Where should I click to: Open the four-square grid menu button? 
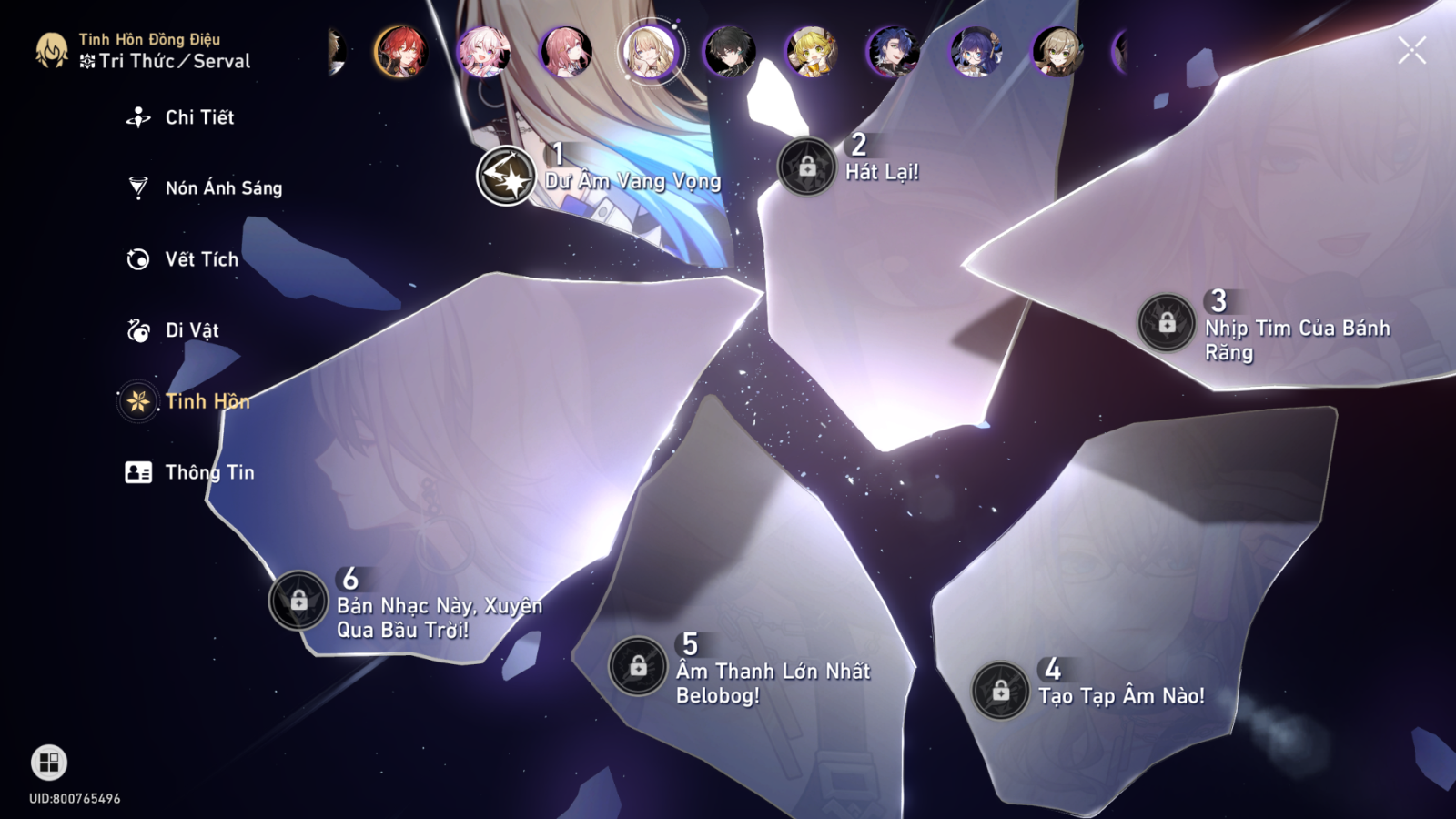(49, 763)
